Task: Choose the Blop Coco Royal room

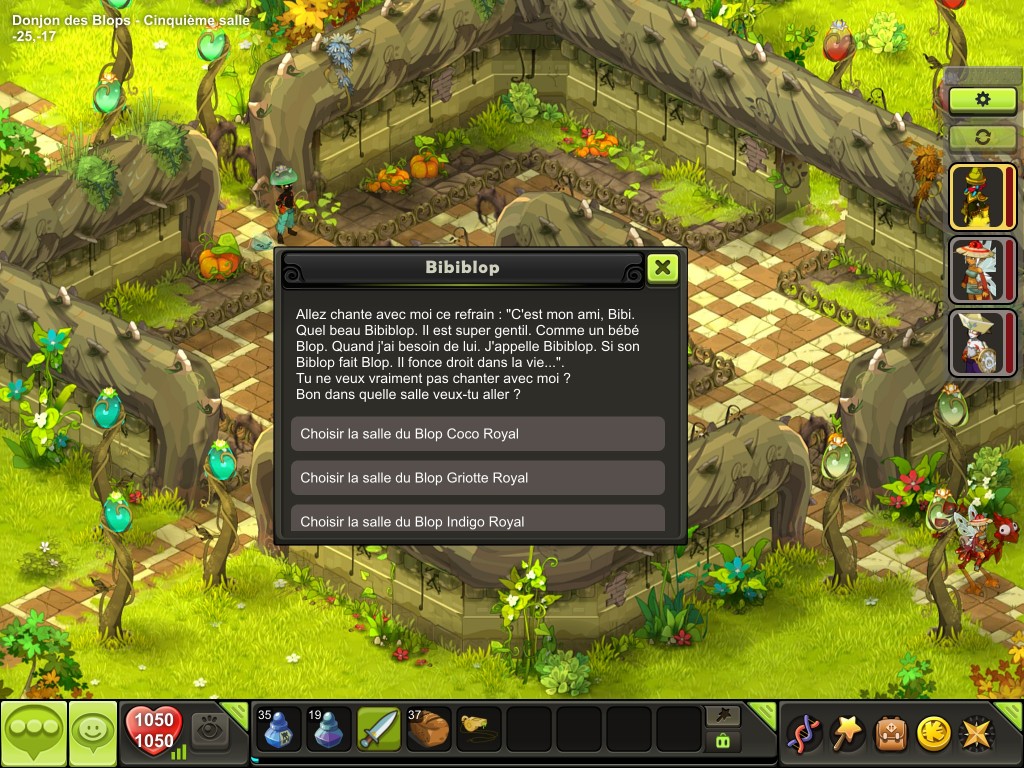Action: pos(478,434)
